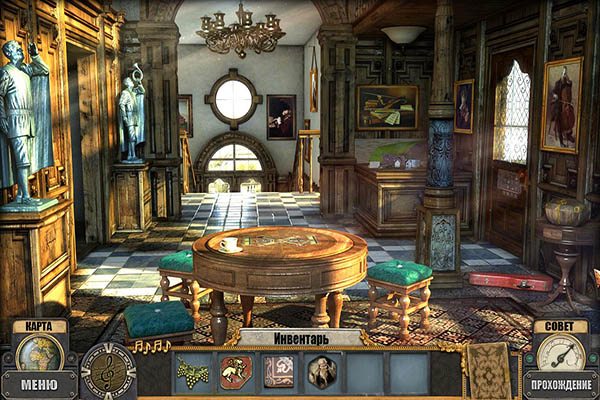Use the СОВЕТ hint gauge
This screenshot has width=600, height=400.
tap(560, 352)
